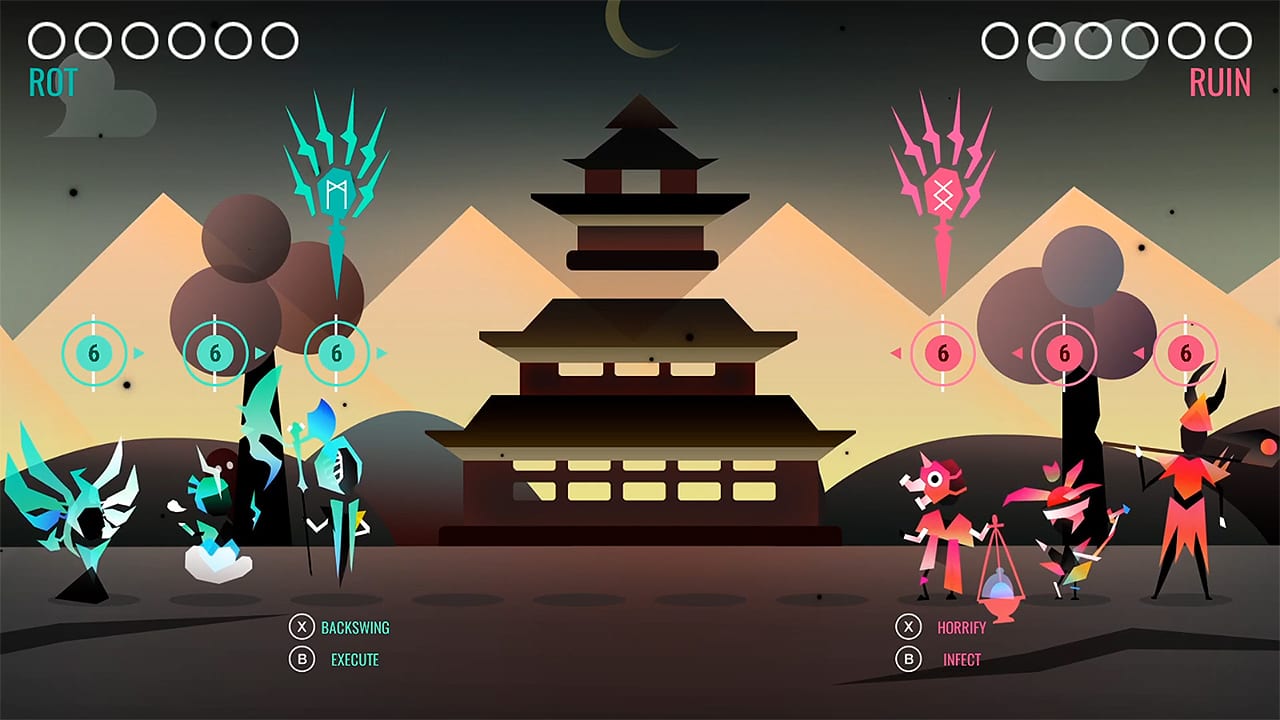Viewport: 1280px width, 720px height.
Task: Click the arrow next to ROT's middle timer dial
Action: [258, 352]
